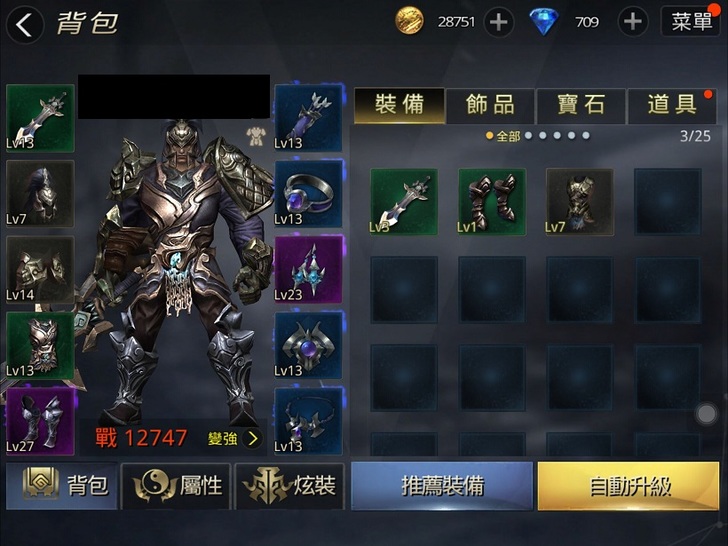Tap the 自動升級 button
Screen dimensions: 728x546
pyautogui.click(x=630, y=487)
